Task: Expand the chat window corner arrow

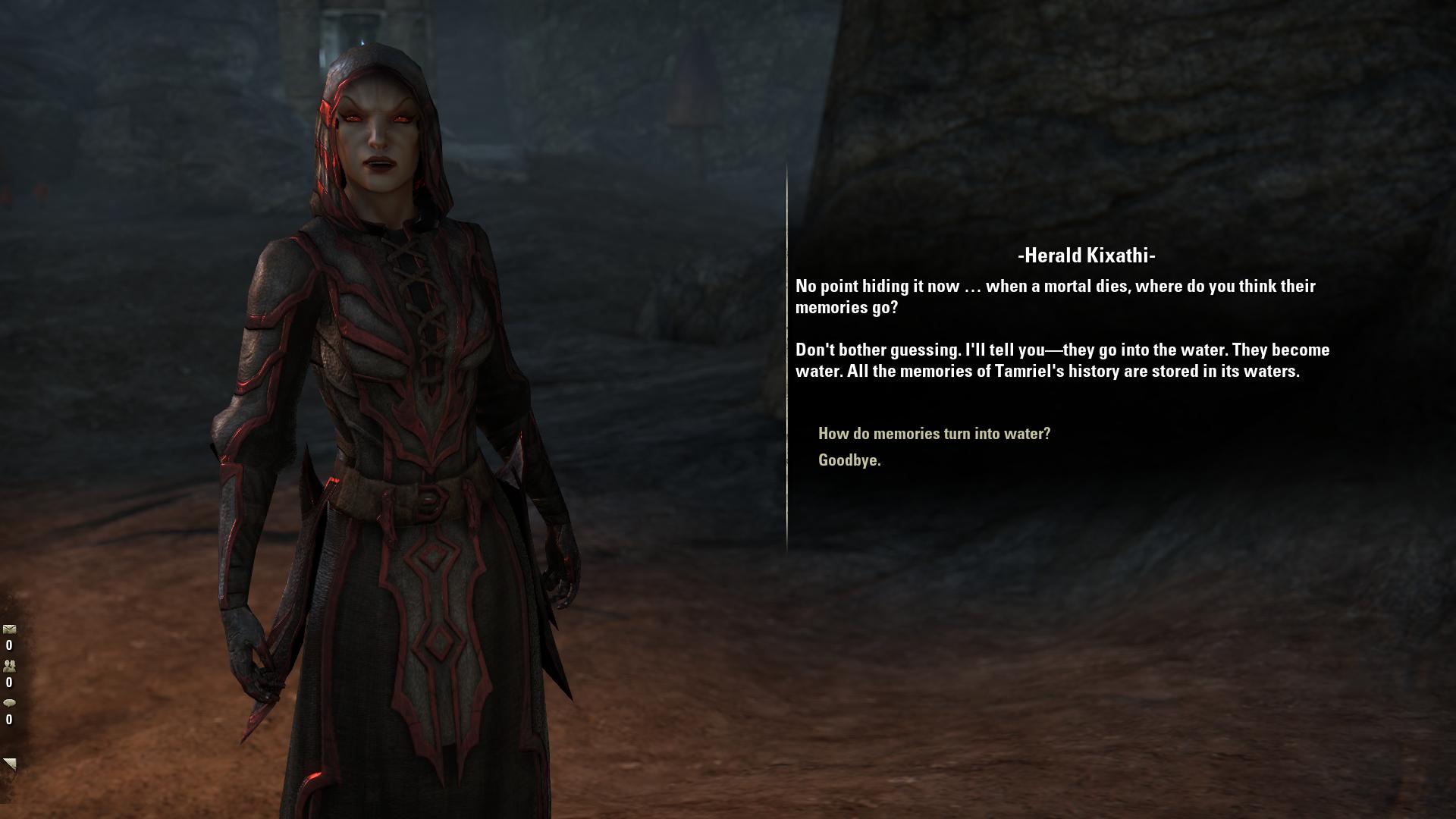Action: tap(9, 764)
